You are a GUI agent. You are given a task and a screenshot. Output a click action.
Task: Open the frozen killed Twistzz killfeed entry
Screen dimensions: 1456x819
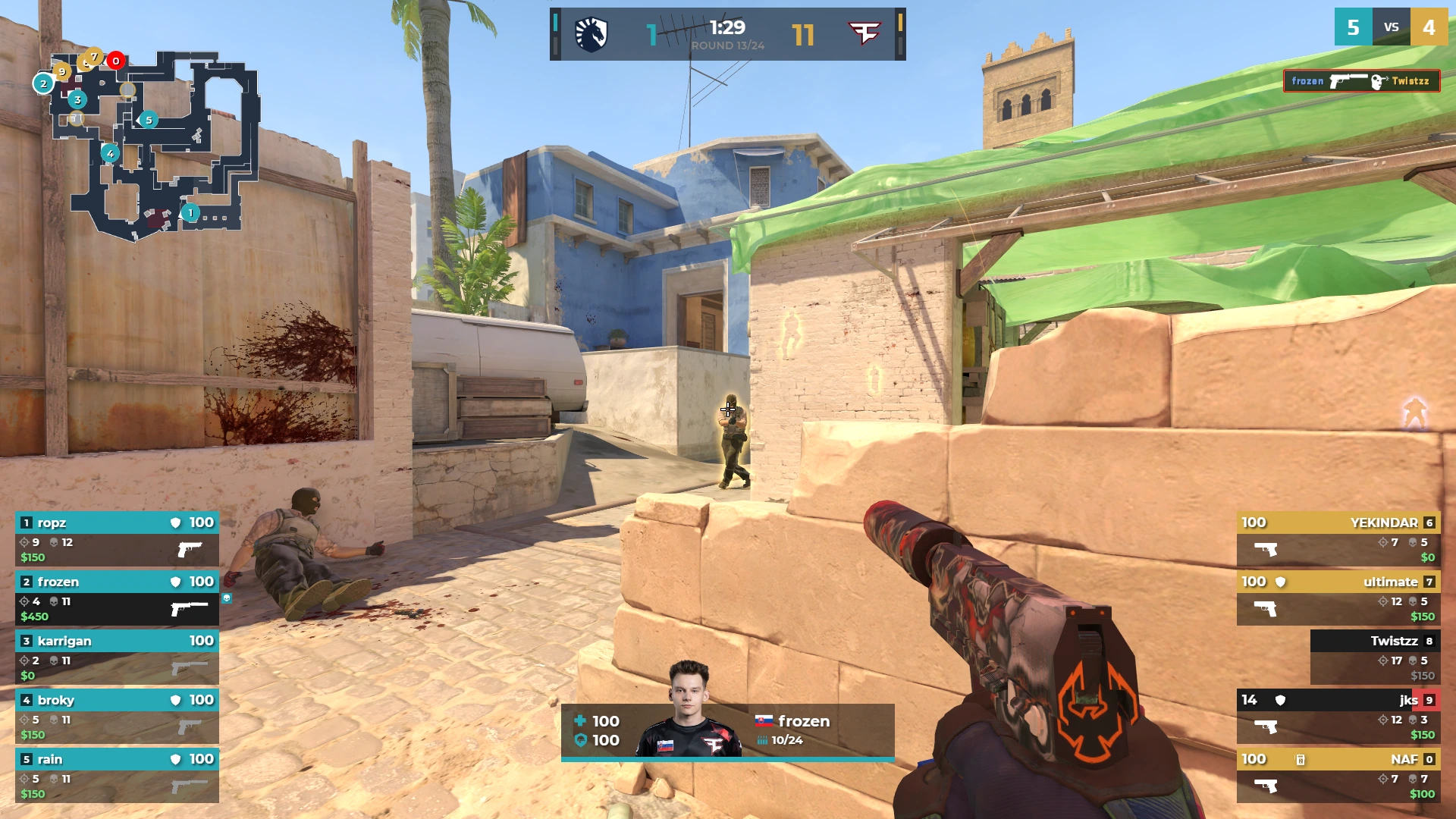(x=1361, y=81)
